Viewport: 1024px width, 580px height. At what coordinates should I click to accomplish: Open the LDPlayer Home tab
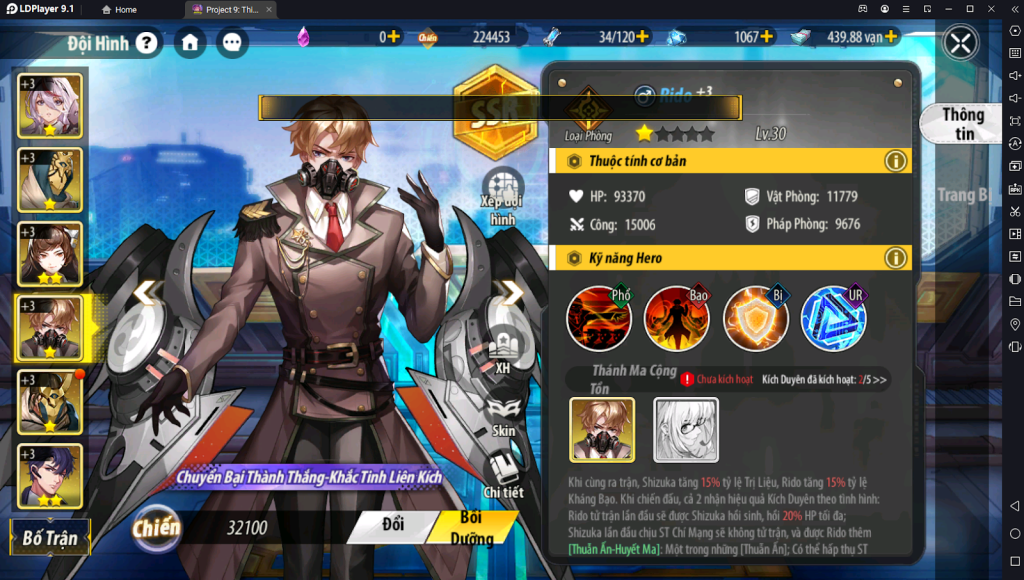(x=119, y=9)
